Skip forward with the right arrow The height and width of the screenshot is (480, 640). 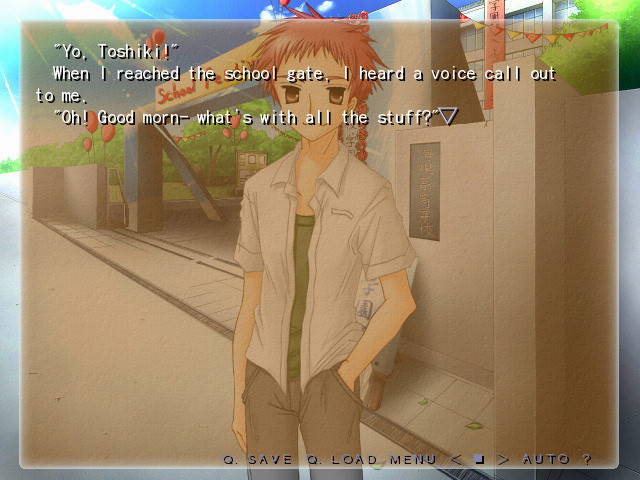click(x=502, y=459)
